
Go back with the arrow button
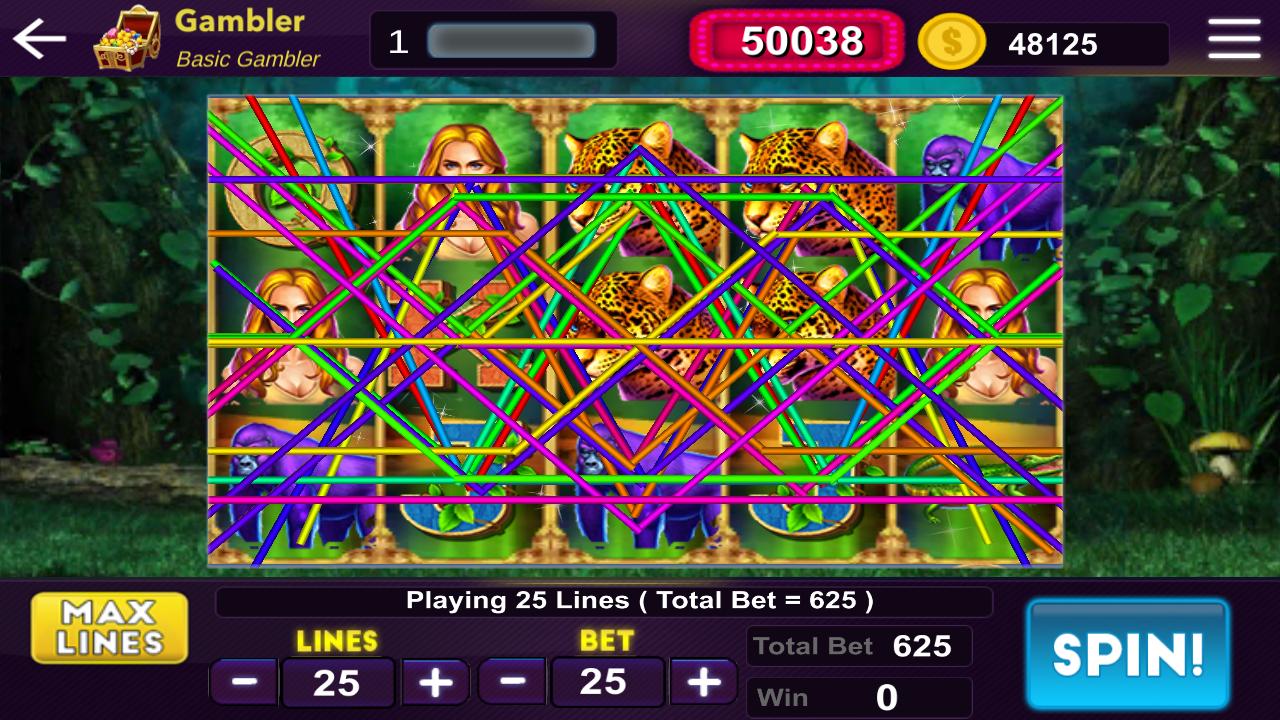pyautogui.click(x=40, y=40)
